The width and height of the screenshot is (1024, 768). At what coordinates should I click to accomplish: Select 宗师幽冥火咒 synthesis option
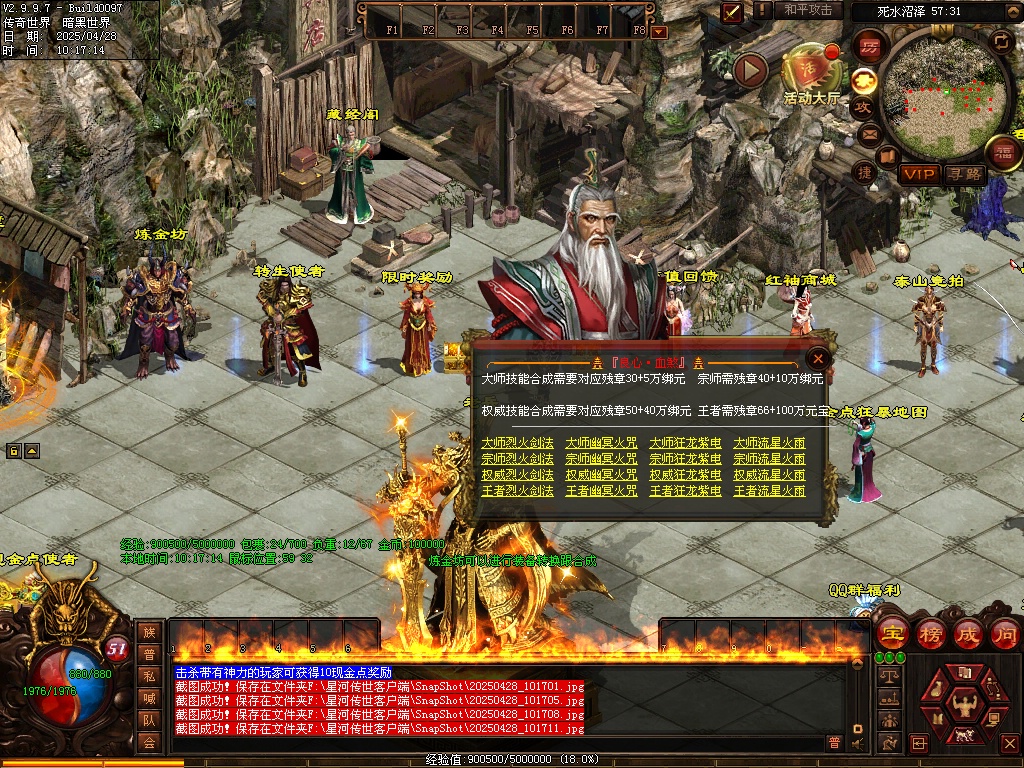[x=601, y=459]
